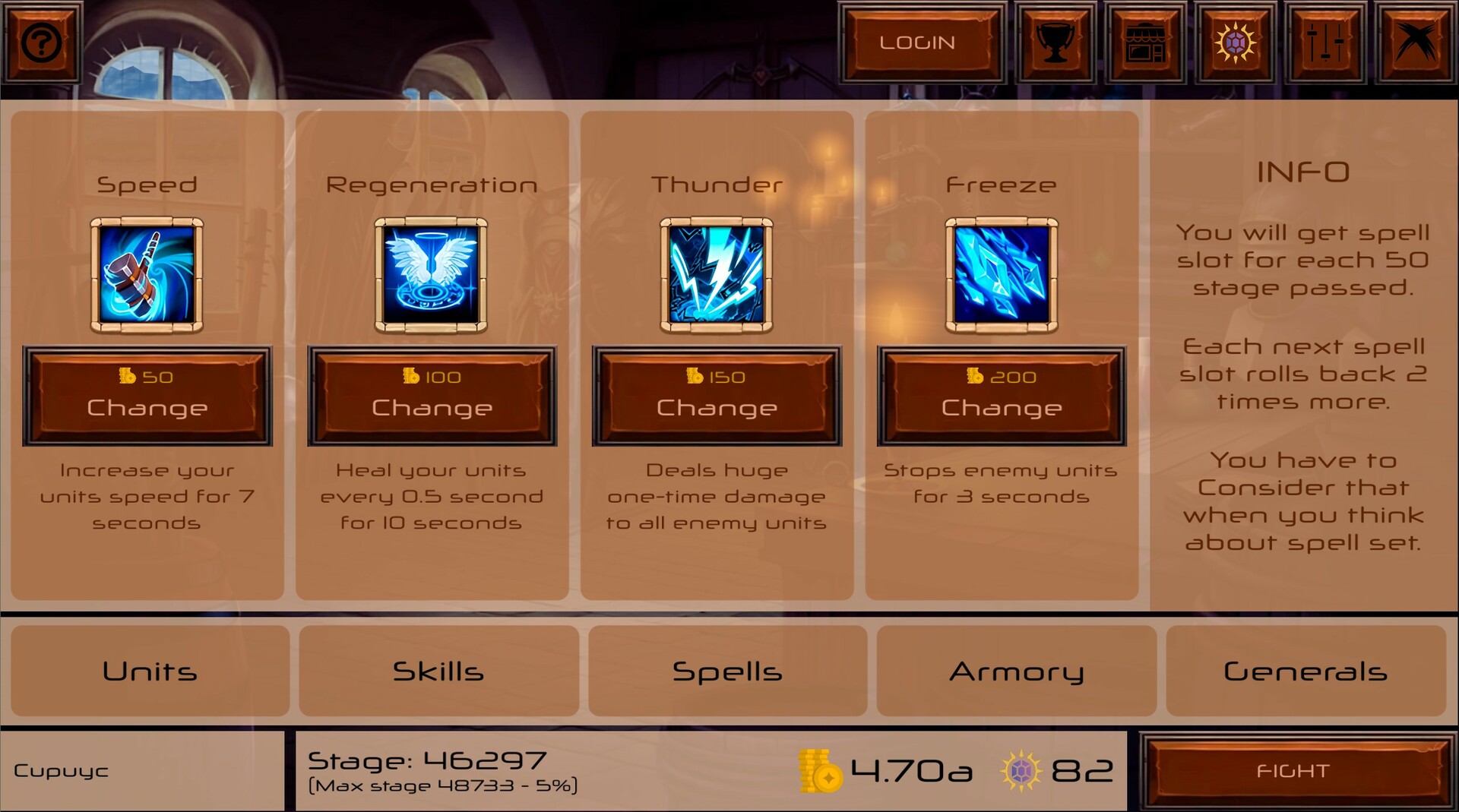Open the help question mark icon
Viewport: 1459px width, 812px height.
[x=41, y=42]
